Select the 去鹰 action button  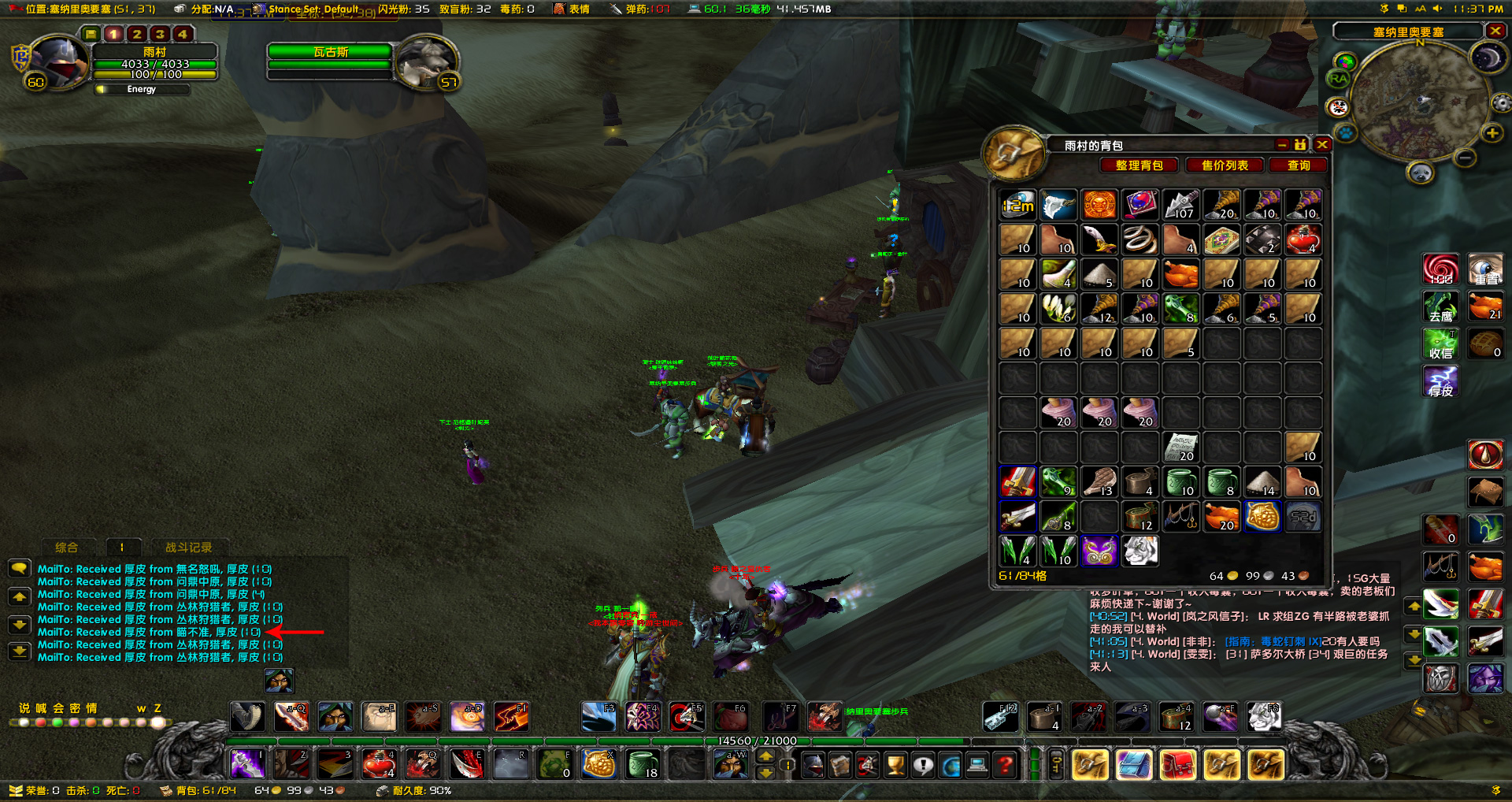1440,307
